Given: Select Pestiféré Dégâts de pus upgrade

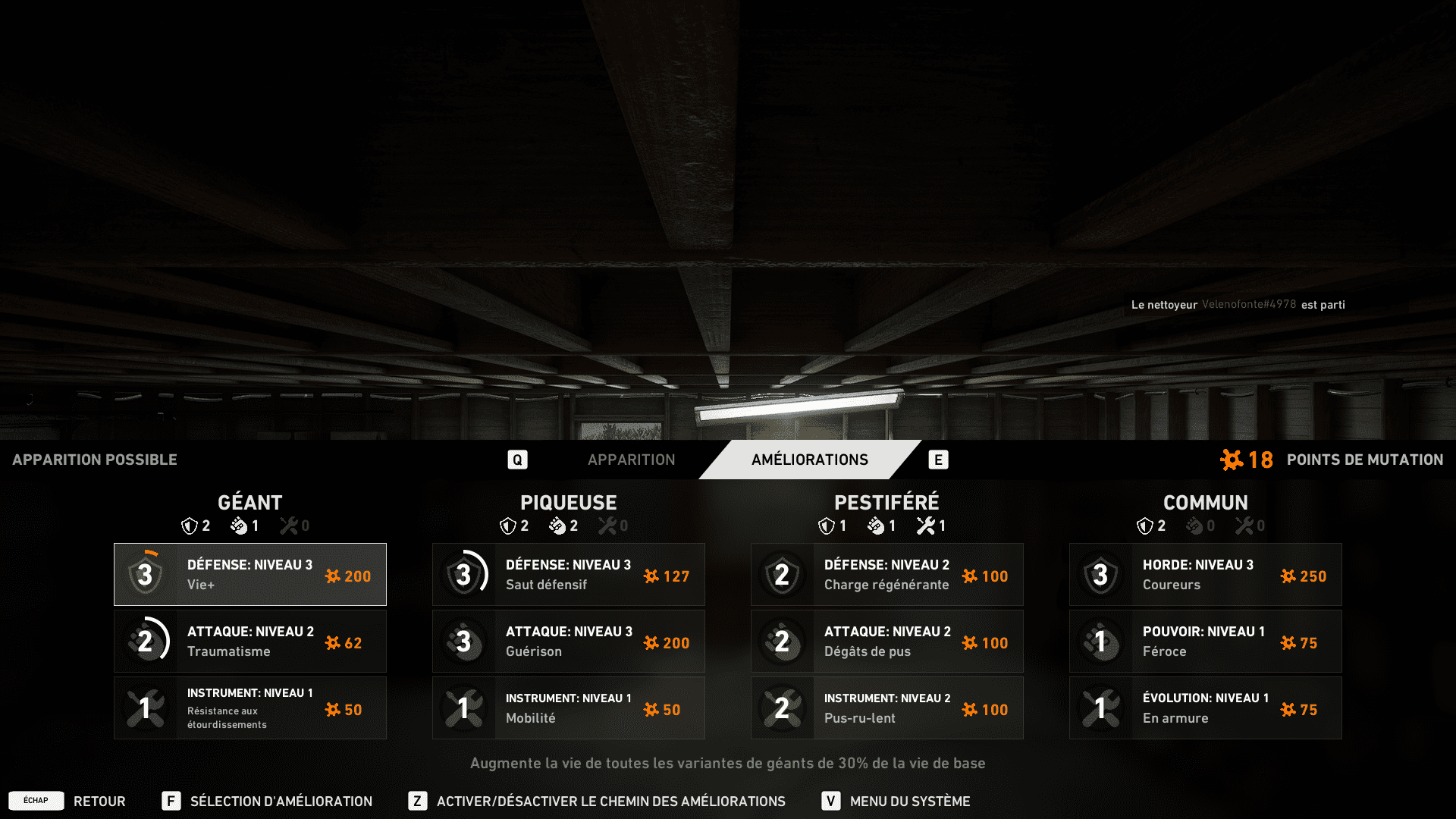Looking at the screenshot, I should [887, 642].
